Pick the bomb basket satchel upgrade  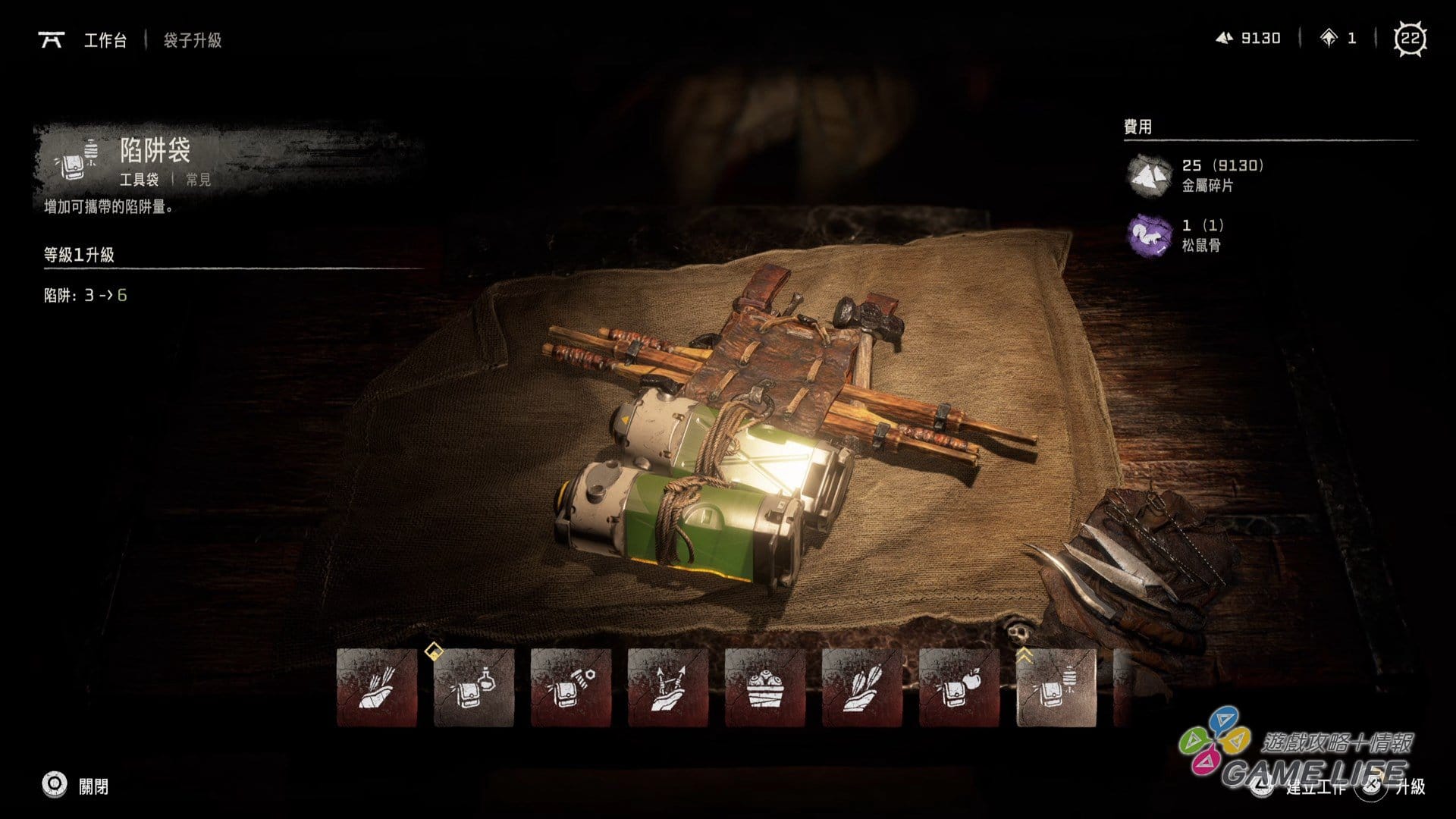pyautogui.click(x=765, y=688)
